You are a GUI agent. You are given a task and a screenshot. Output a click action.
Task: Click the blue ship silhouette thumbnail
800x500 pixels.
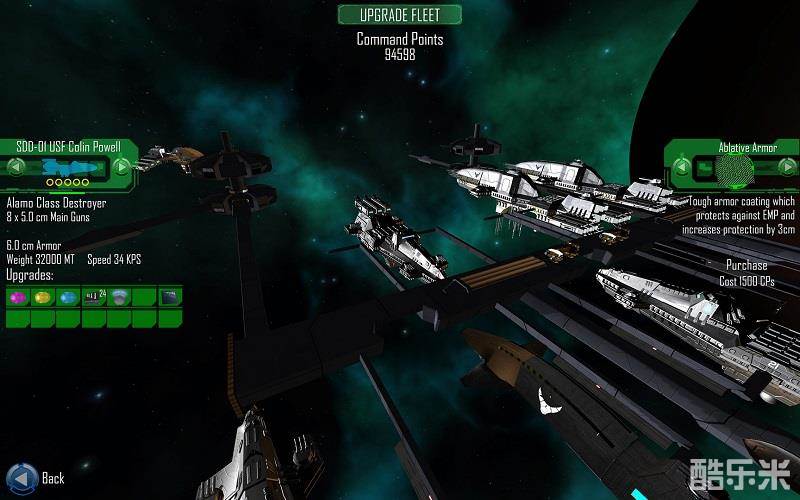pyautogui.click(x=68, y=166)
